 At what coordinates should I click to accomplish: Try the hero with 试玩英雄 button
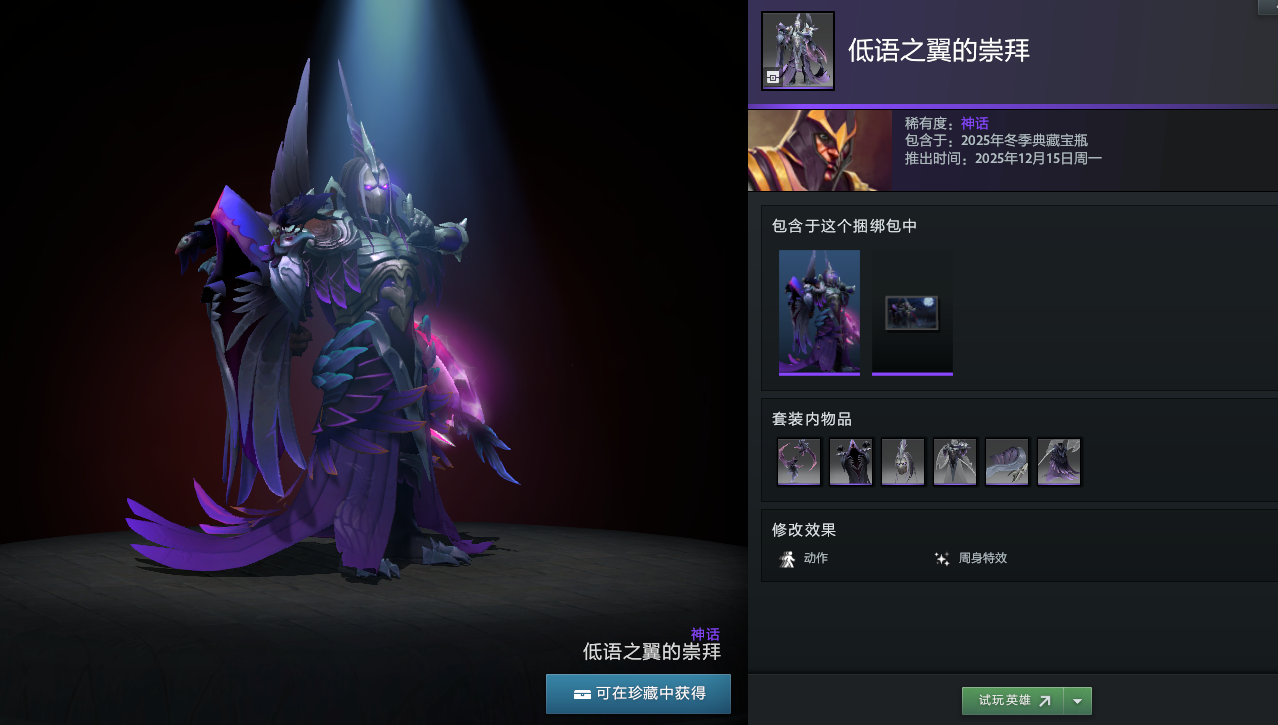click(1012, 701)
